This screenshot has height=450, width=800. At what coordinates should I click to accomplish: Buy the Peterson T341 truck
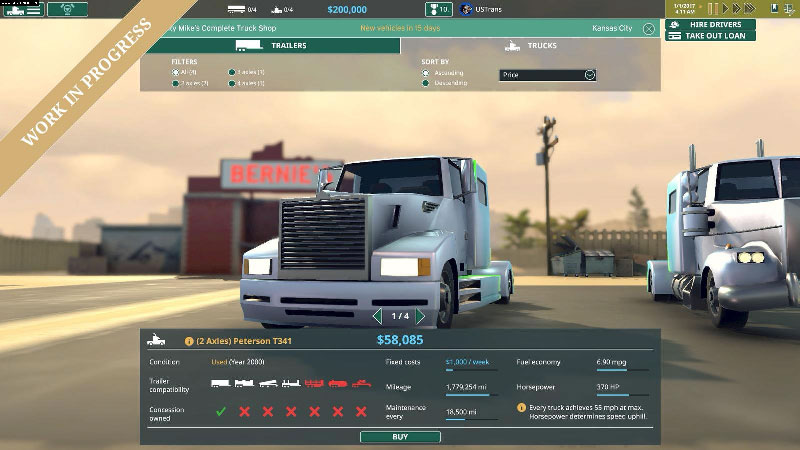point(400,437)
